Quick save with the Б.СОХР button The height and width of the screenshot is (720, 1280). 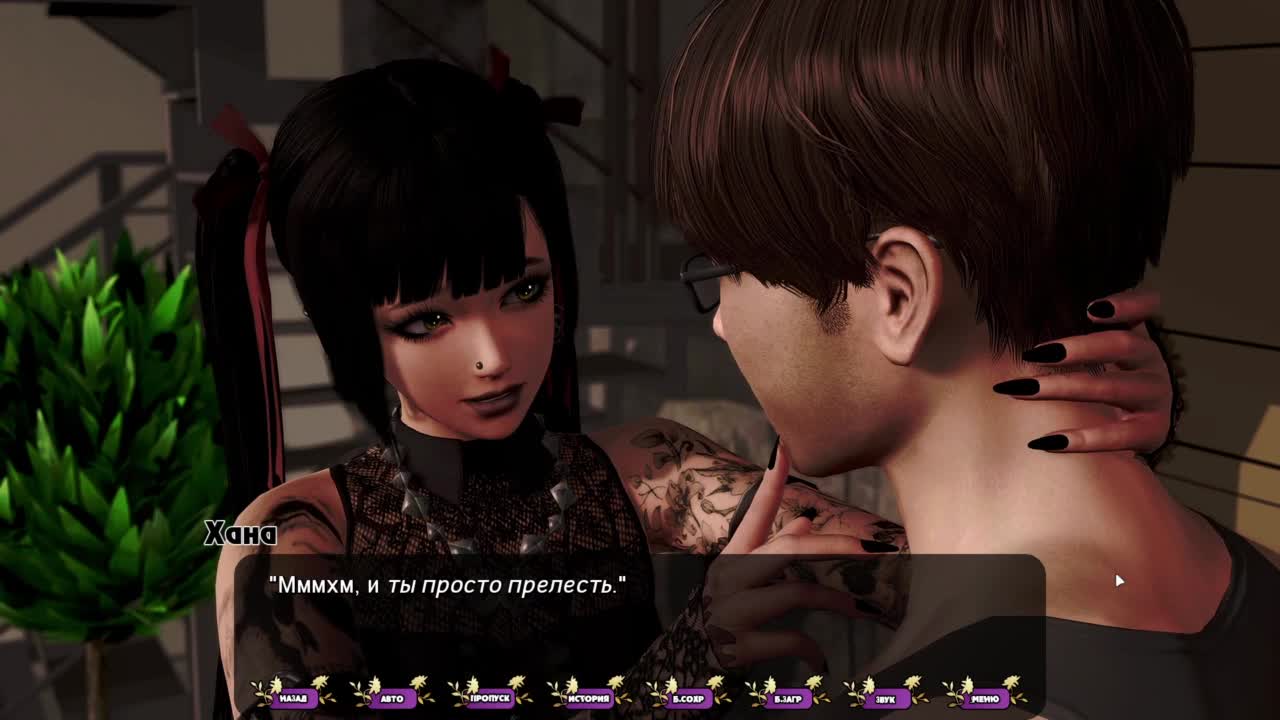pos(688,698)
